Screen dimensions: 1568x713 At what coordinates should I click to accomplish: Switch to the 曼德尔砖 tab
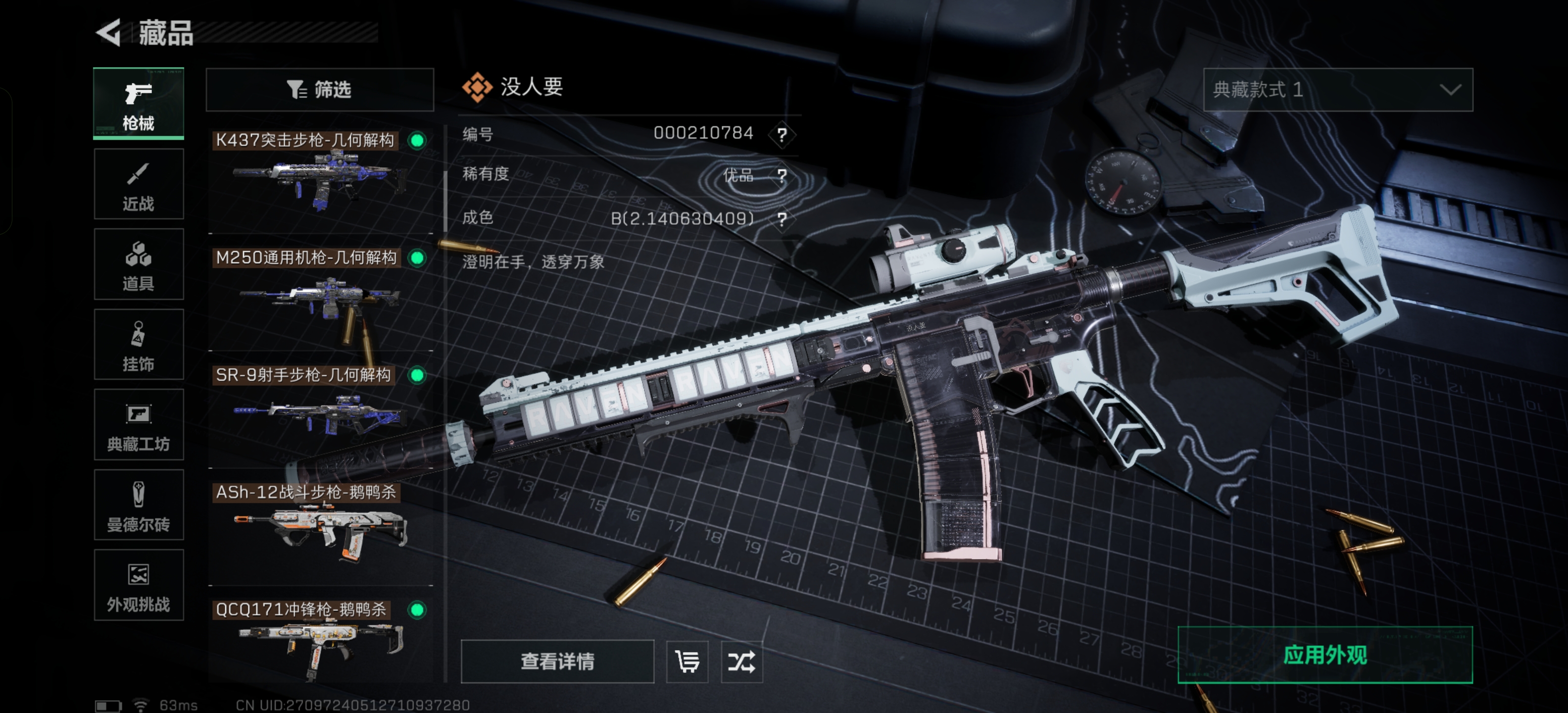(139, 505)
